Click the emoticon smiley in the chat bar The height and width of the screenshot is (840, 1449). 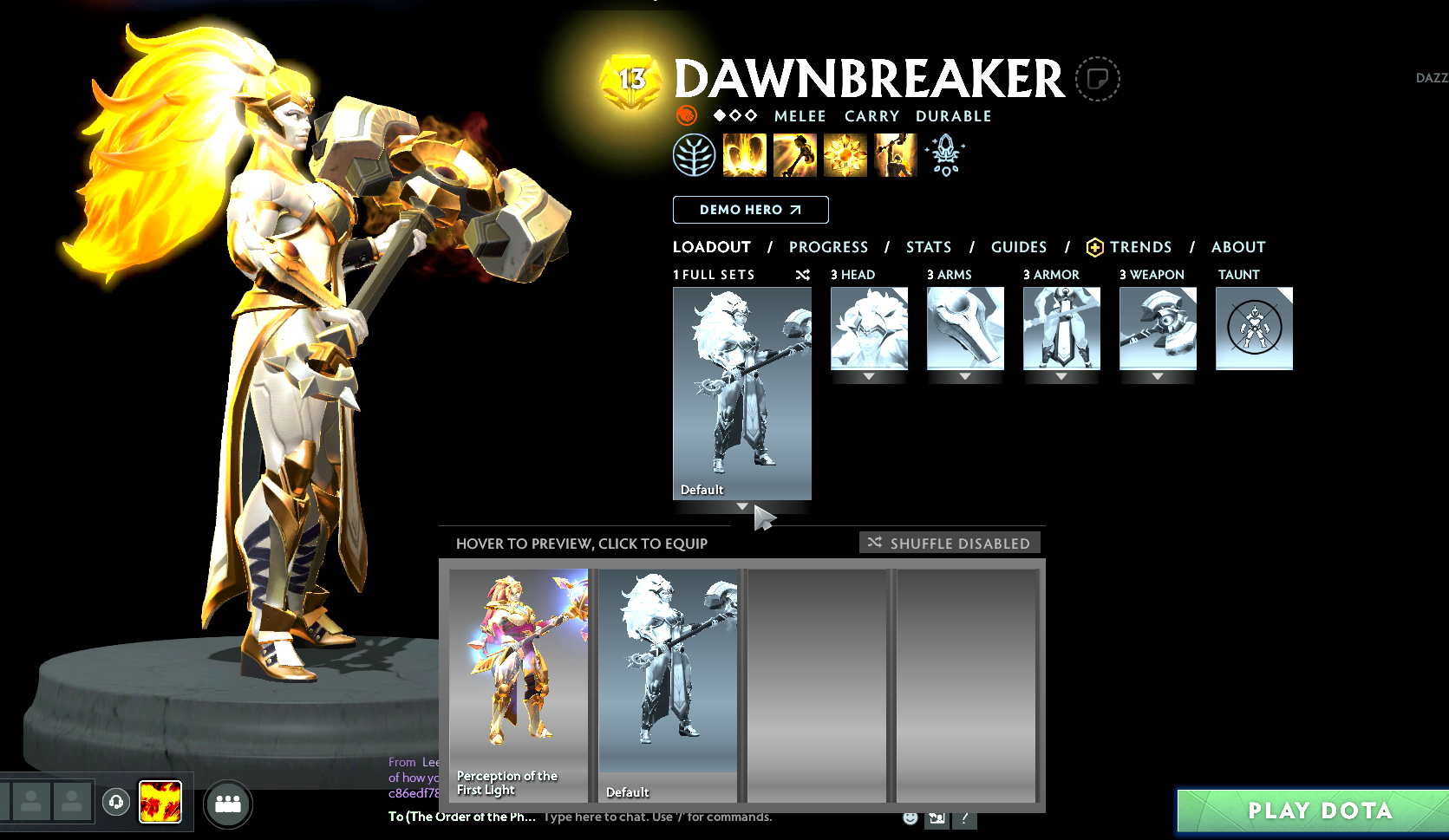tap(910, 817)
